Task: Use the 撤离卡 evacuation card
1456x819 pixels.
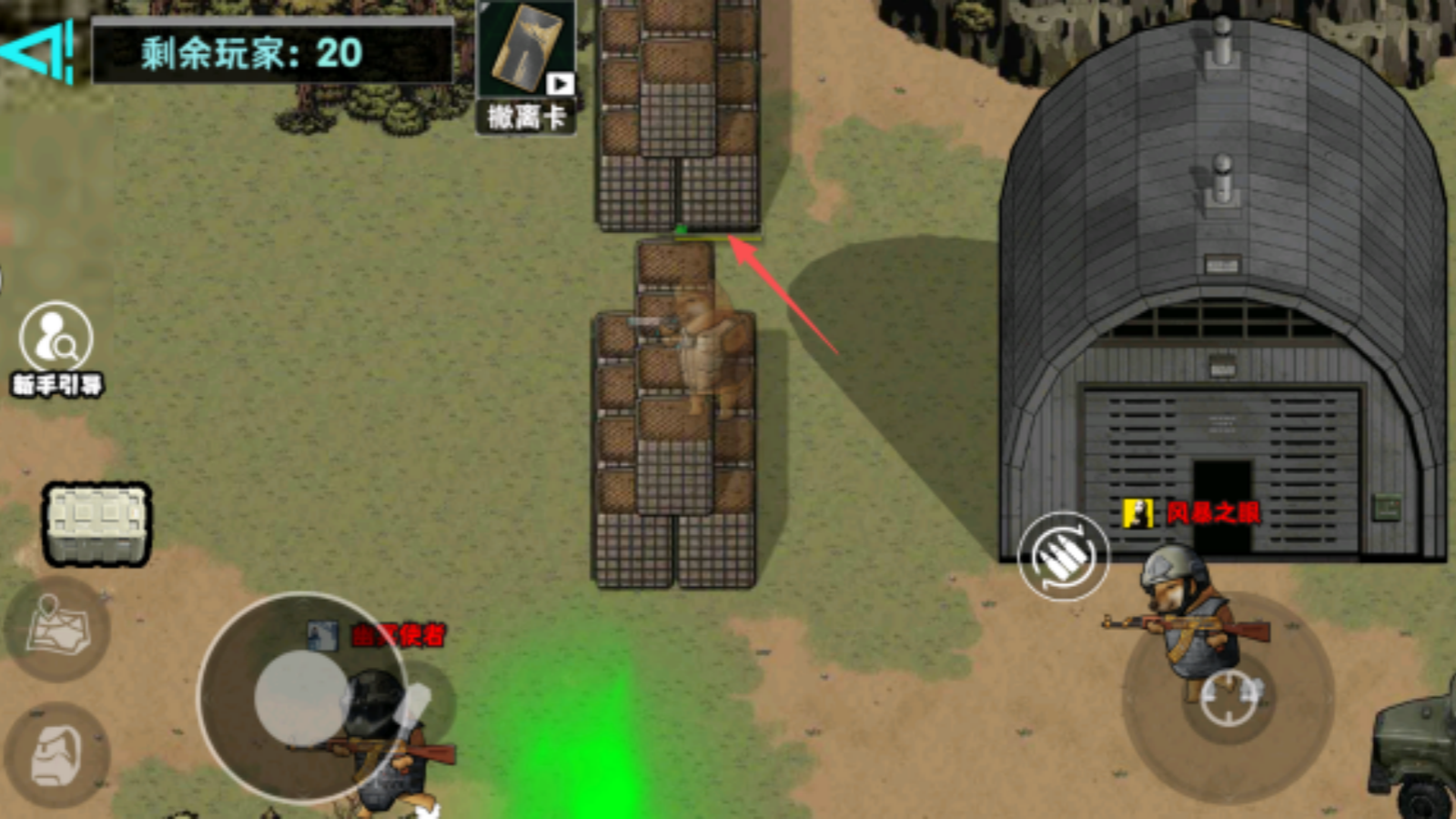Action: click(x=526, y=66)
